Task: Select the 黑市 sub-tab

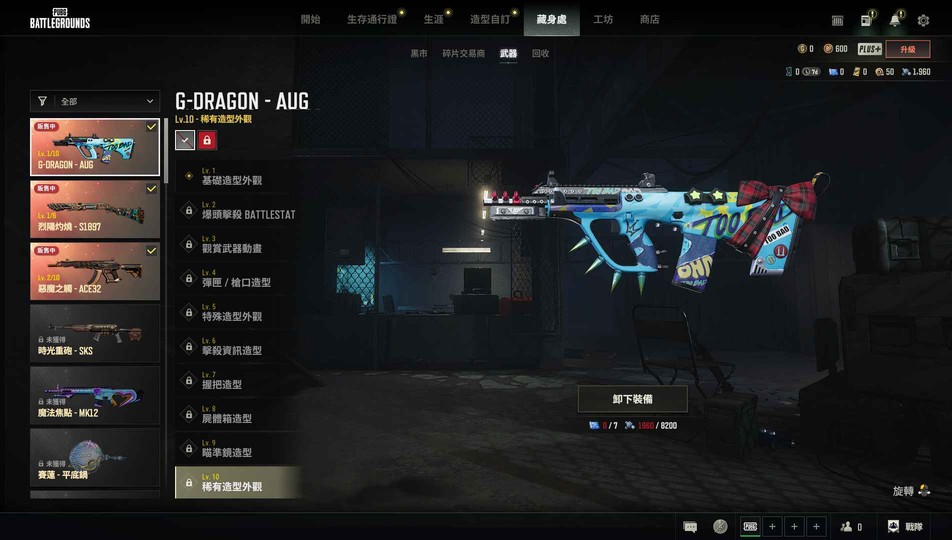Action: [x=419, y=53]
